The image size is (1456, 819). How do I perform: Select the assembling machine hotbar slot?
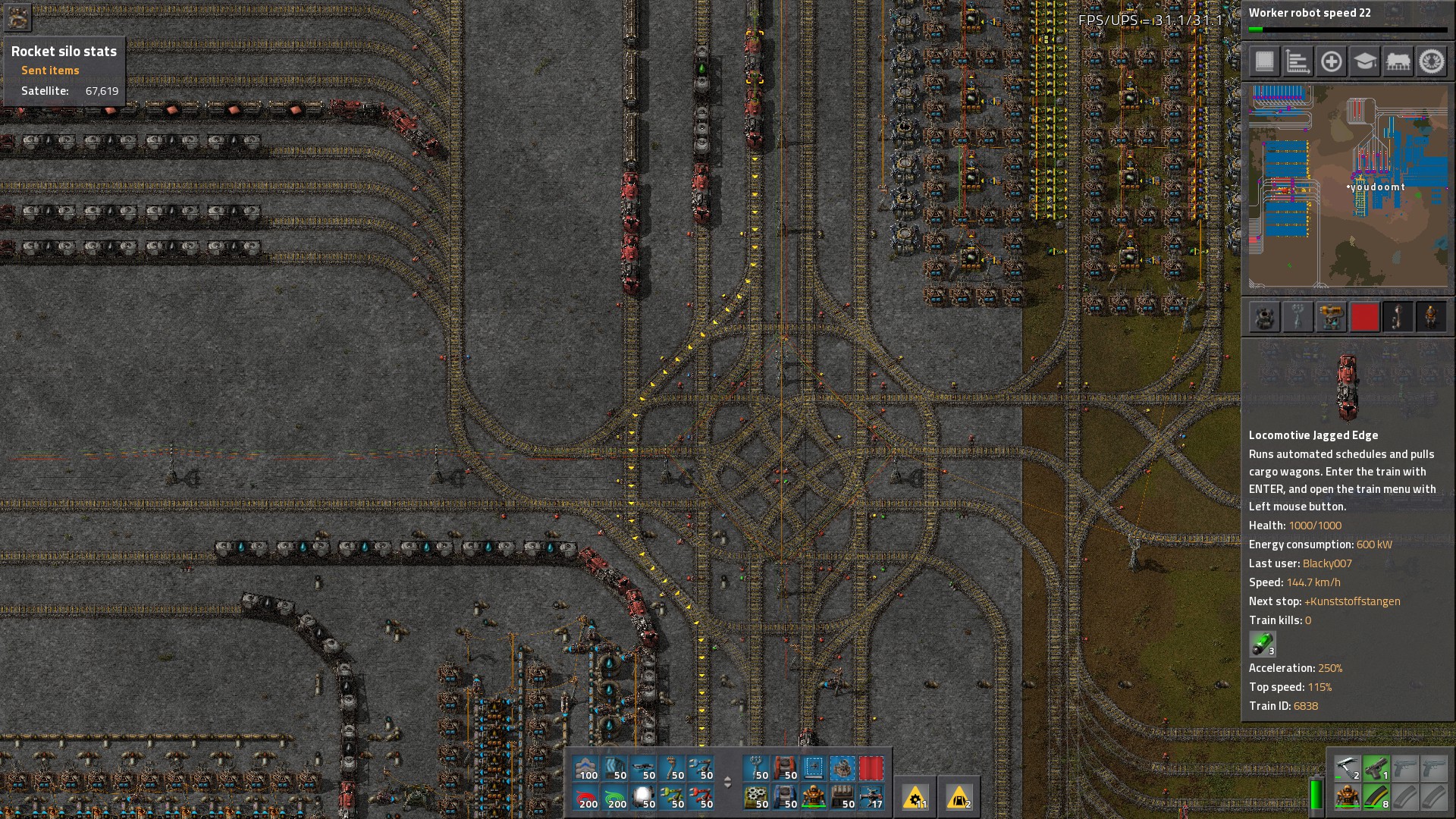pyautogui.click(x=755, y=797)
